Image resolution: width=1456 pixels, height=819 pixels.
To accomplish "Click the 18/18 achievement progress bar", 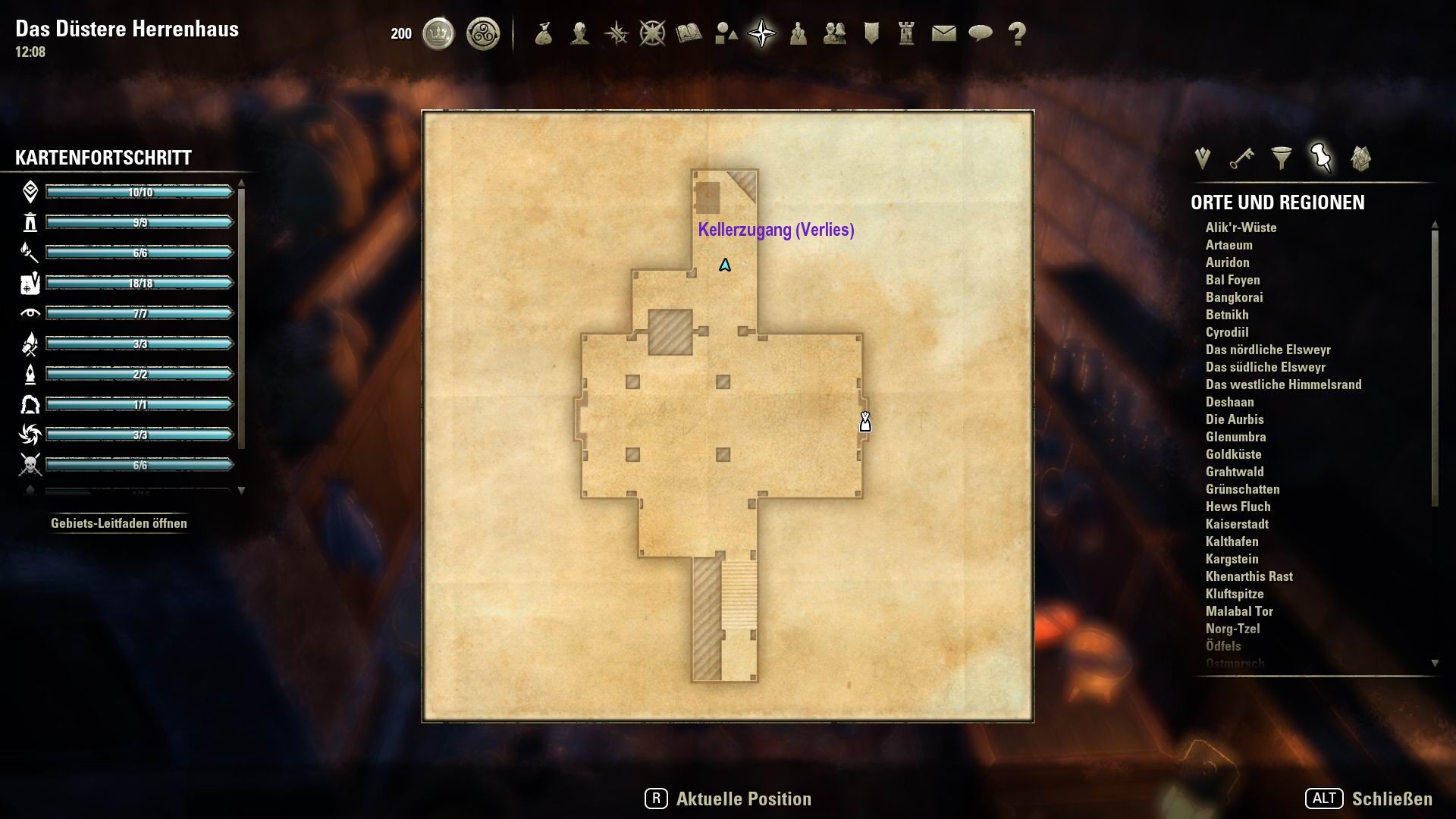I will click(139, 282).
